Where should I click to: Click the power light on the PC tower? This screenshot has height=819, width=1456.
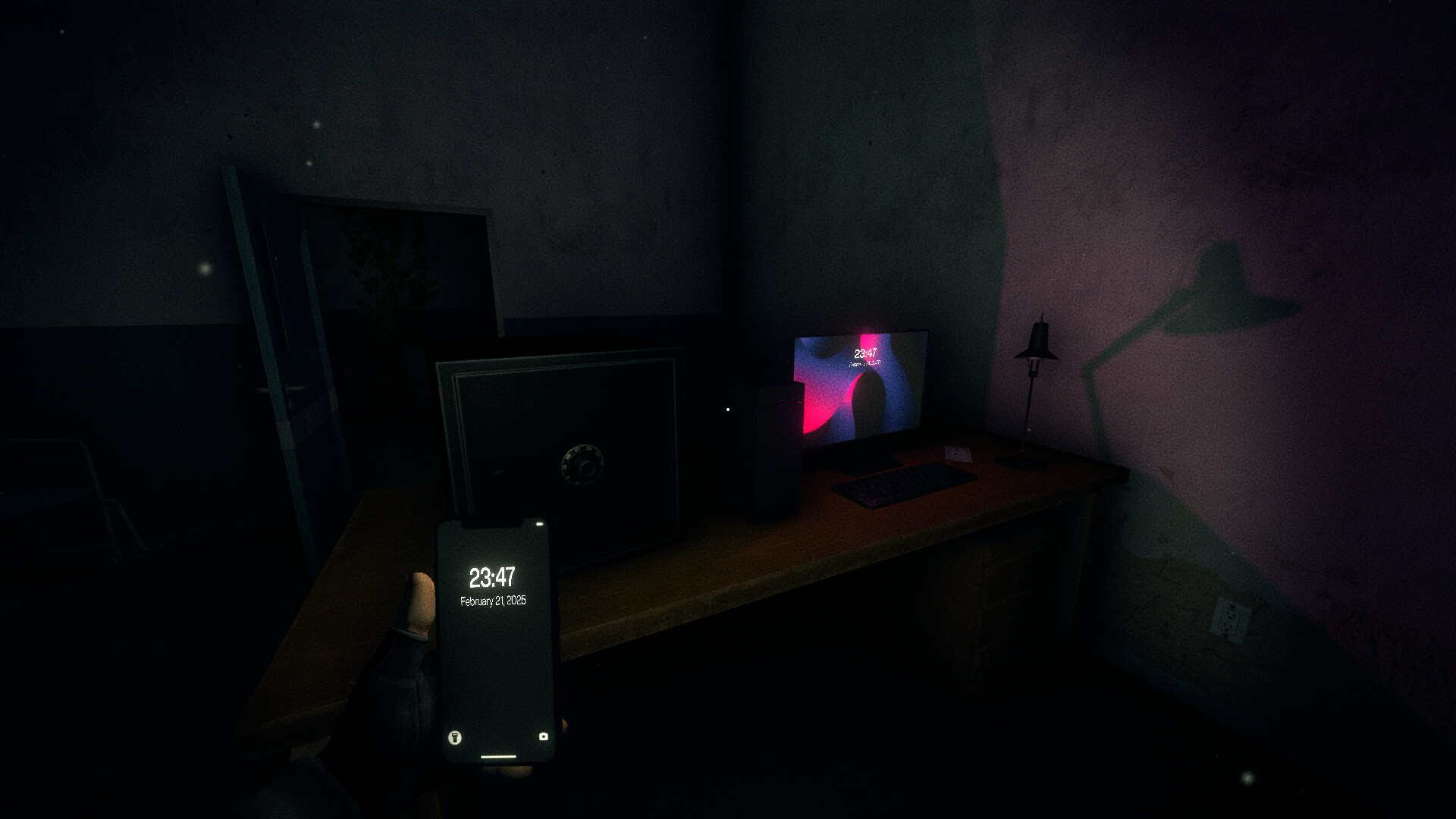pyautogui.click(x=729, y=408)
